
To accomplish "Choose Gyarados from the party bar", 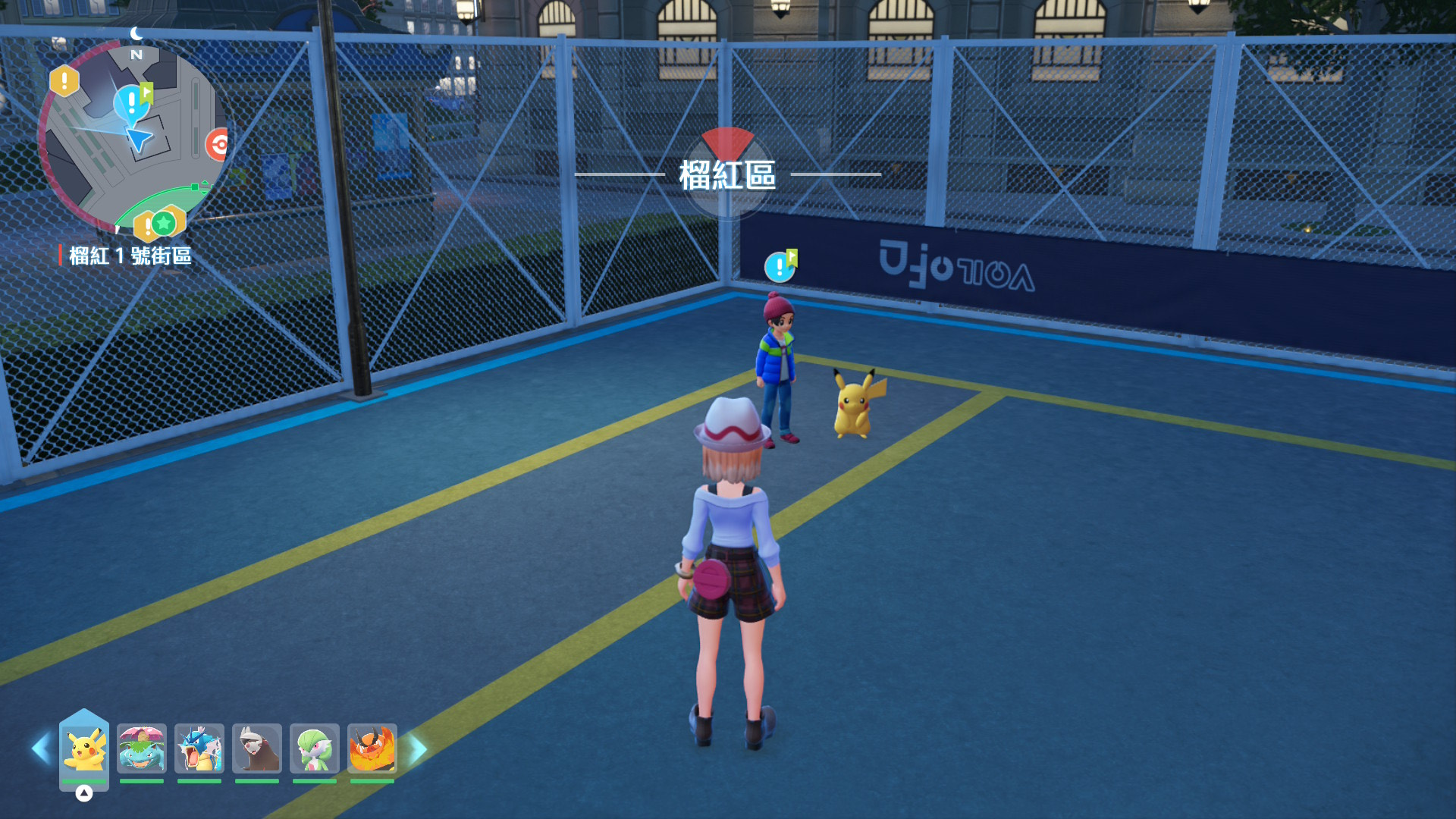I will pos(199,749).
